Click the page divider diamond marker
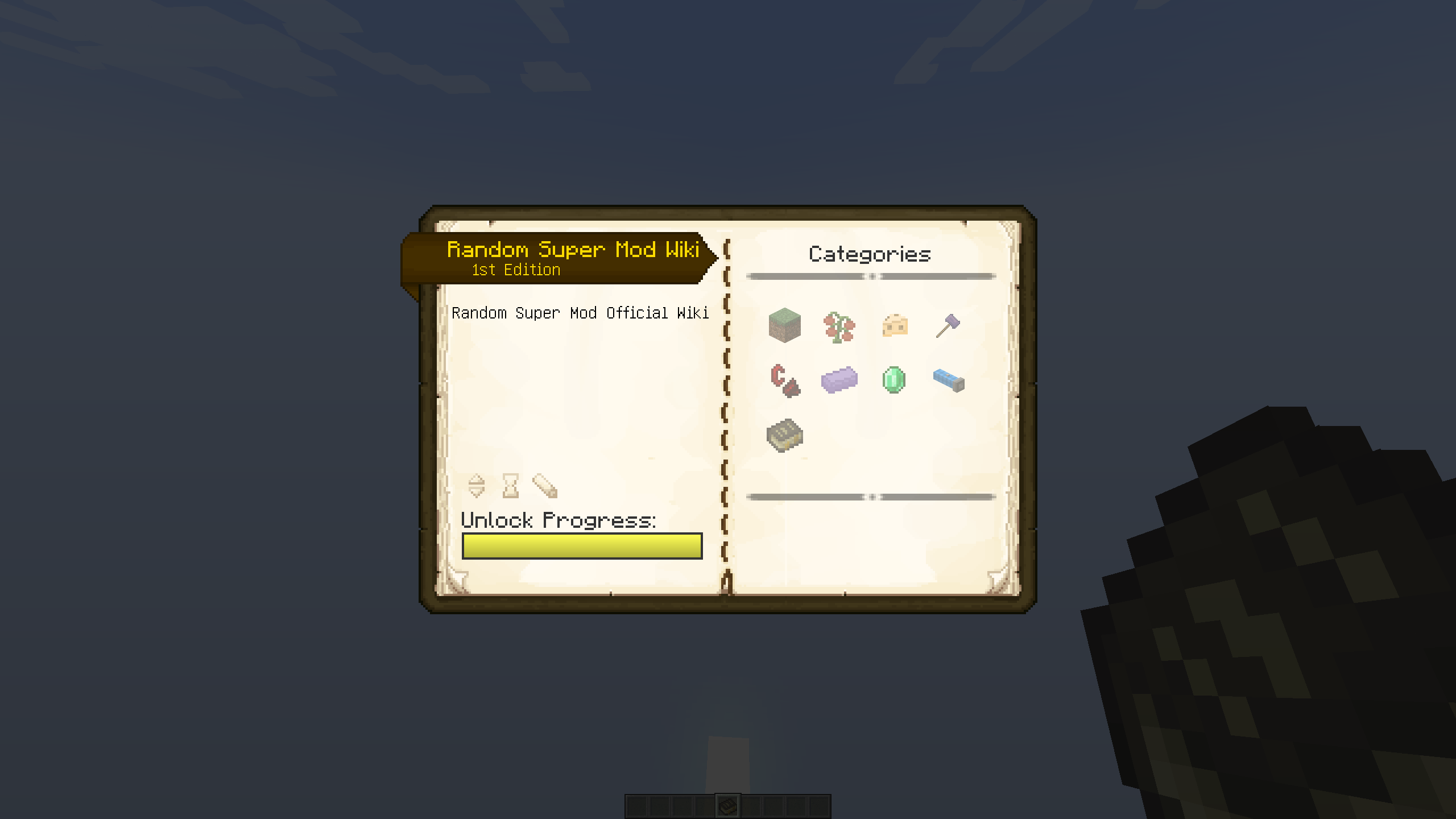Screen dimensions: 1456x819 (x=871, y=277)
